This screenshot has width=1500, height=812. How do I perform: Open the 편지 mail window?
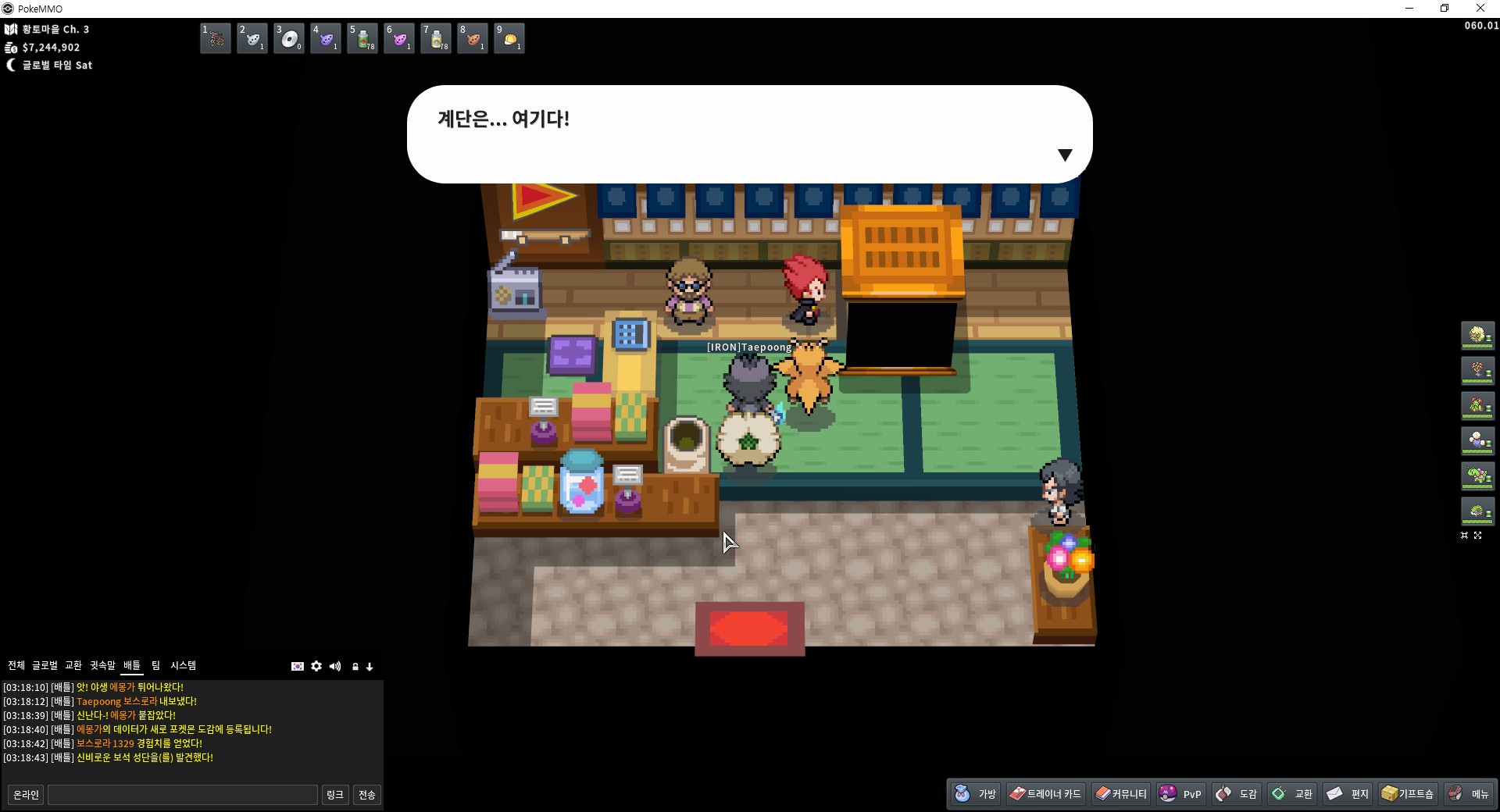[x=1348, y=793]
